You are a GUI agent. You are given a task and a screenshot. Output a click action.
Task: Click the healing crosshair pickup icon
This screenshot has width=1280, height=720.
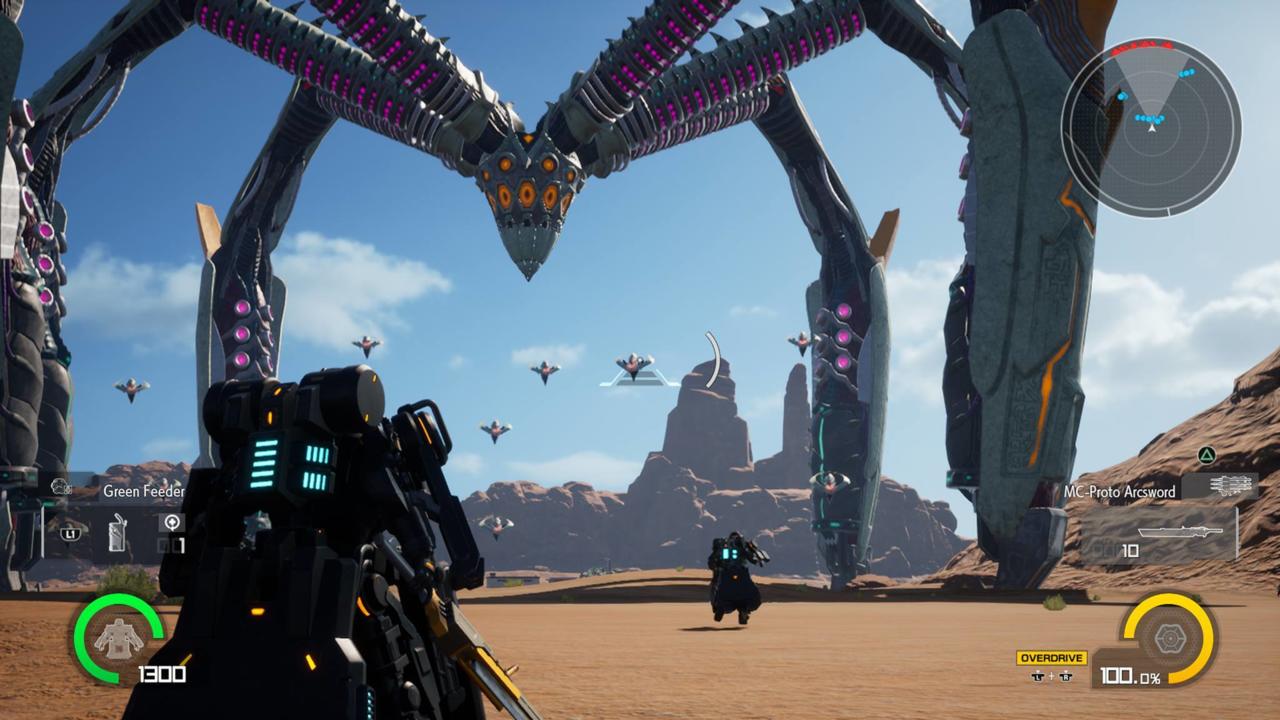click(x=172, y=522)
